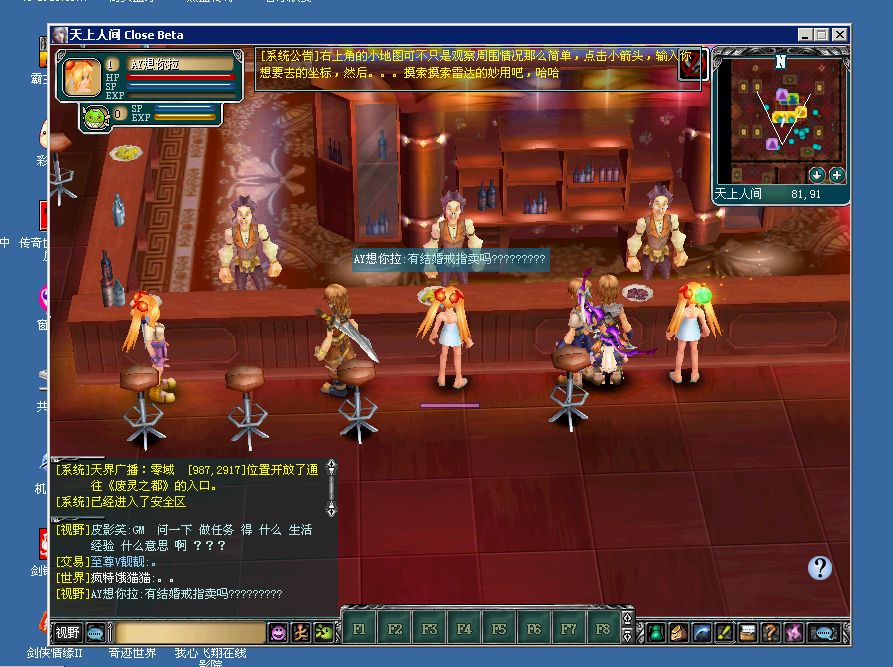This screenshot has width=893, height=667.
Task: Click the orange running figure icon
Action: [x=300, y=632]
